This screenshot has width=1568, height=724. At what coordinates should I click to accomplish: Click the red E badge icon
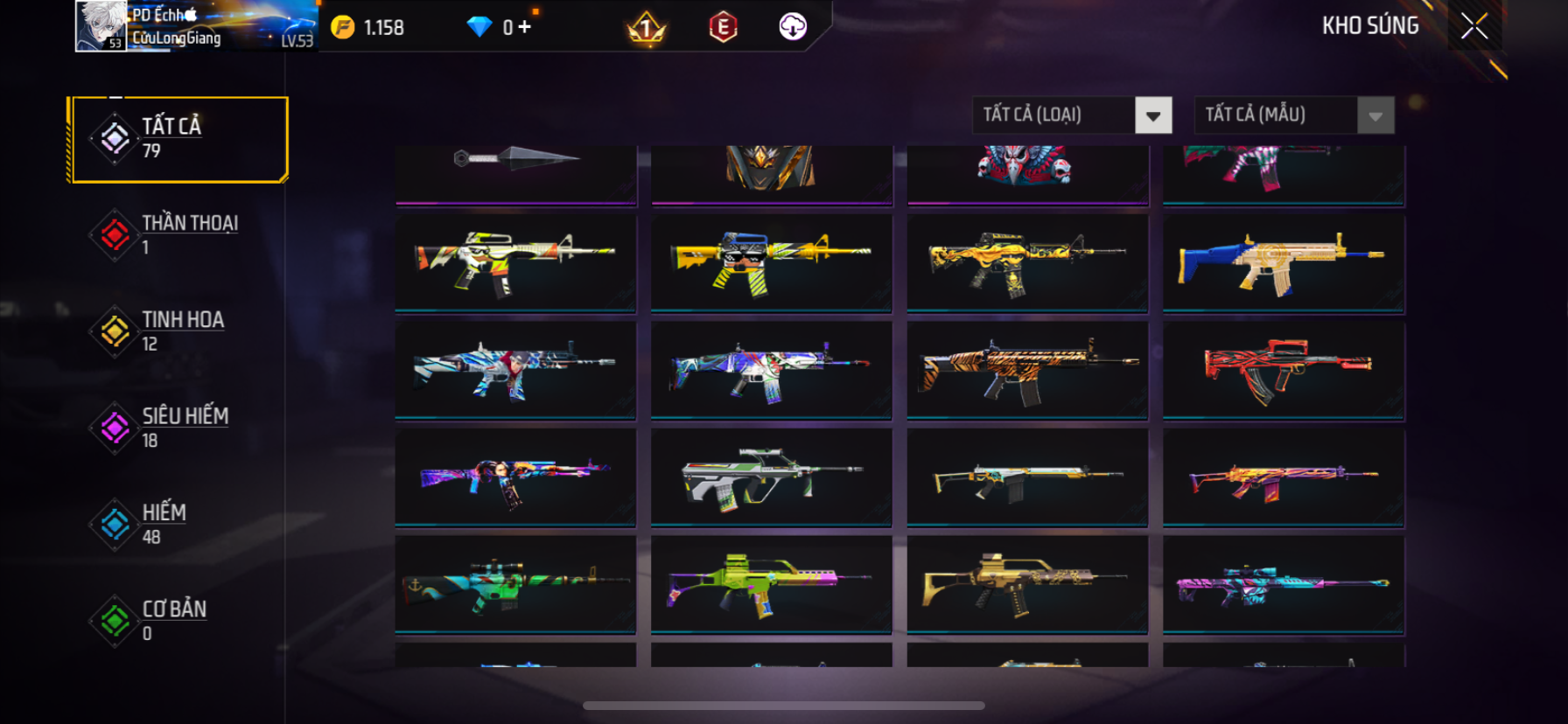point(723,28)
